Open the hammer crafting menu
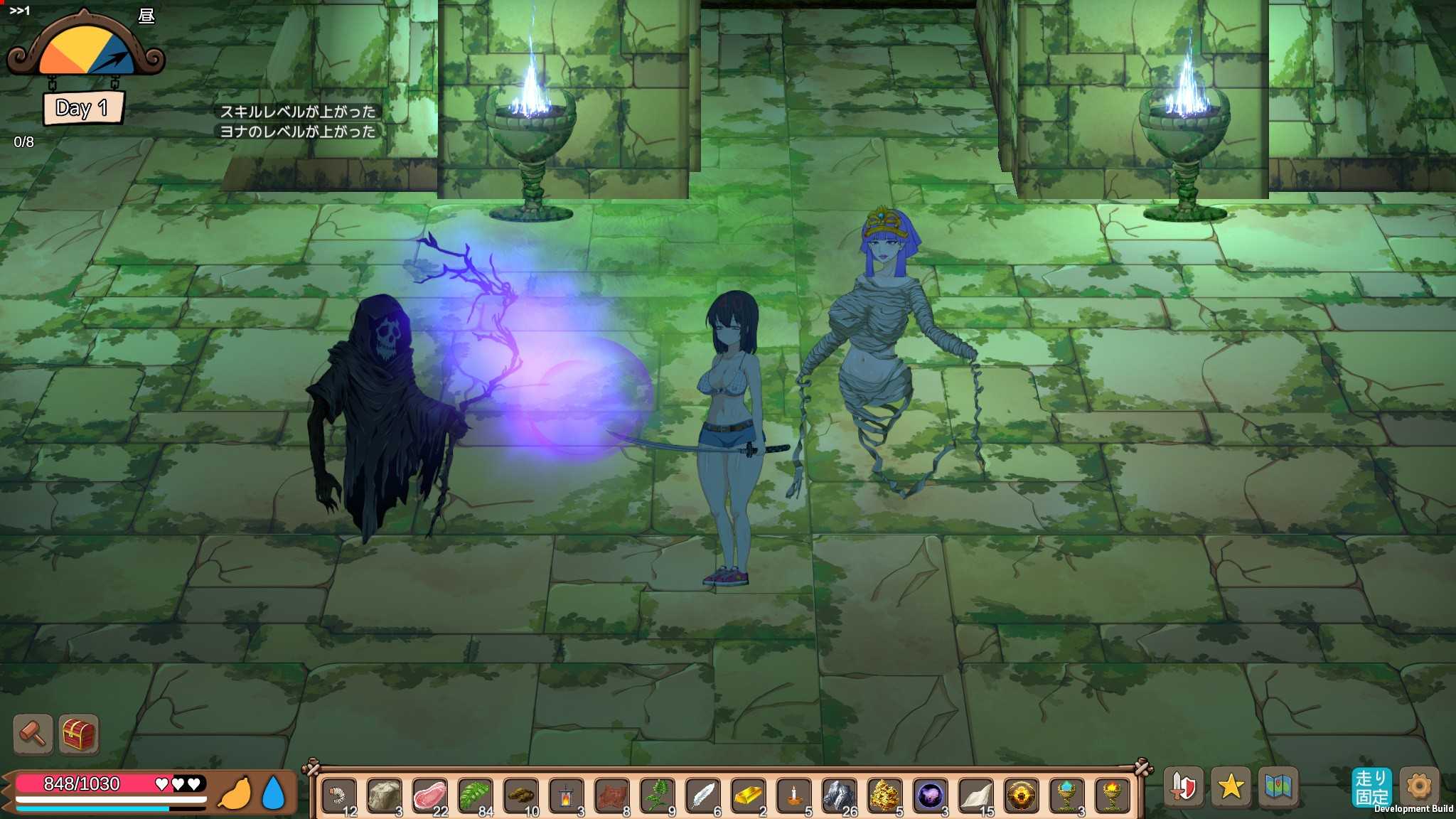The width and height of the screenshot is (1456, 819). coord(33,734)
